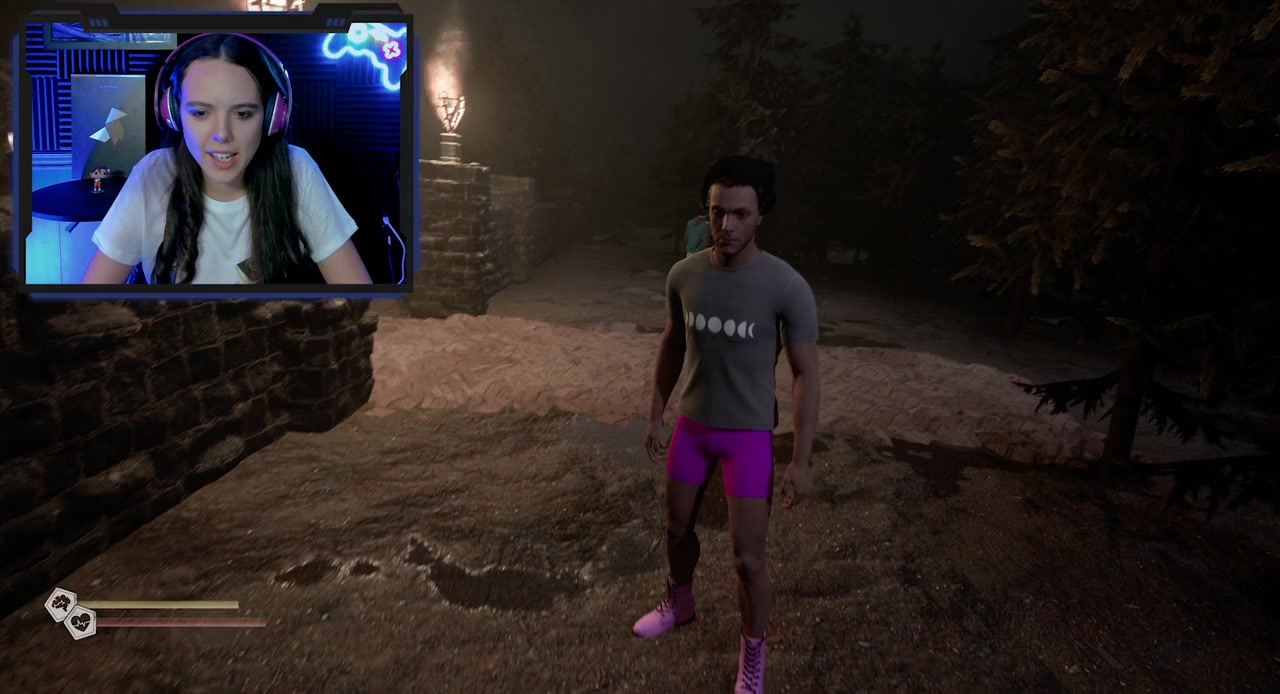Click the heartbeat health icon
This screenshot has height=694, width=1280.
pos(81,623)
